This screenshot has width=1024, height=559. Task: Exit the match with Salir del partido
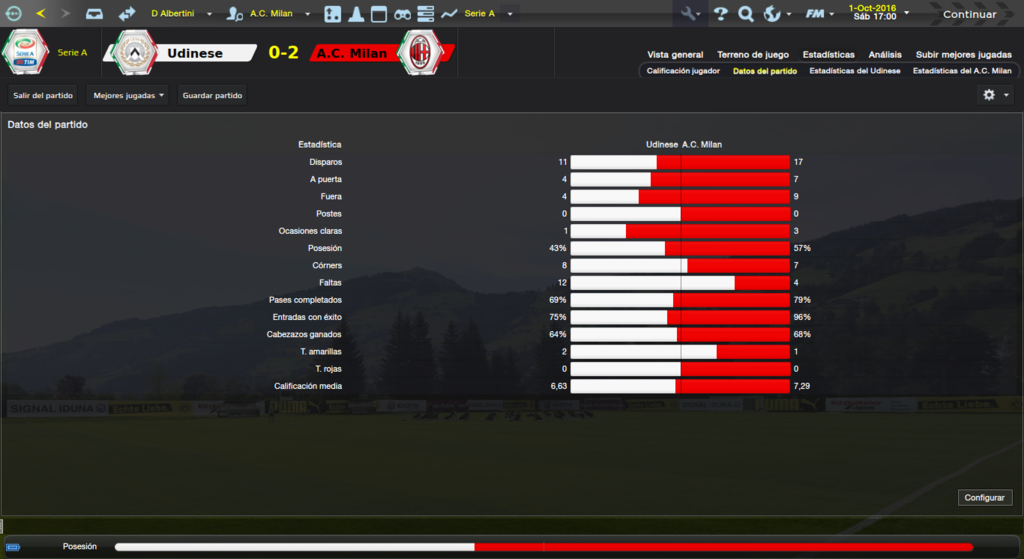[x=43, y=95]
